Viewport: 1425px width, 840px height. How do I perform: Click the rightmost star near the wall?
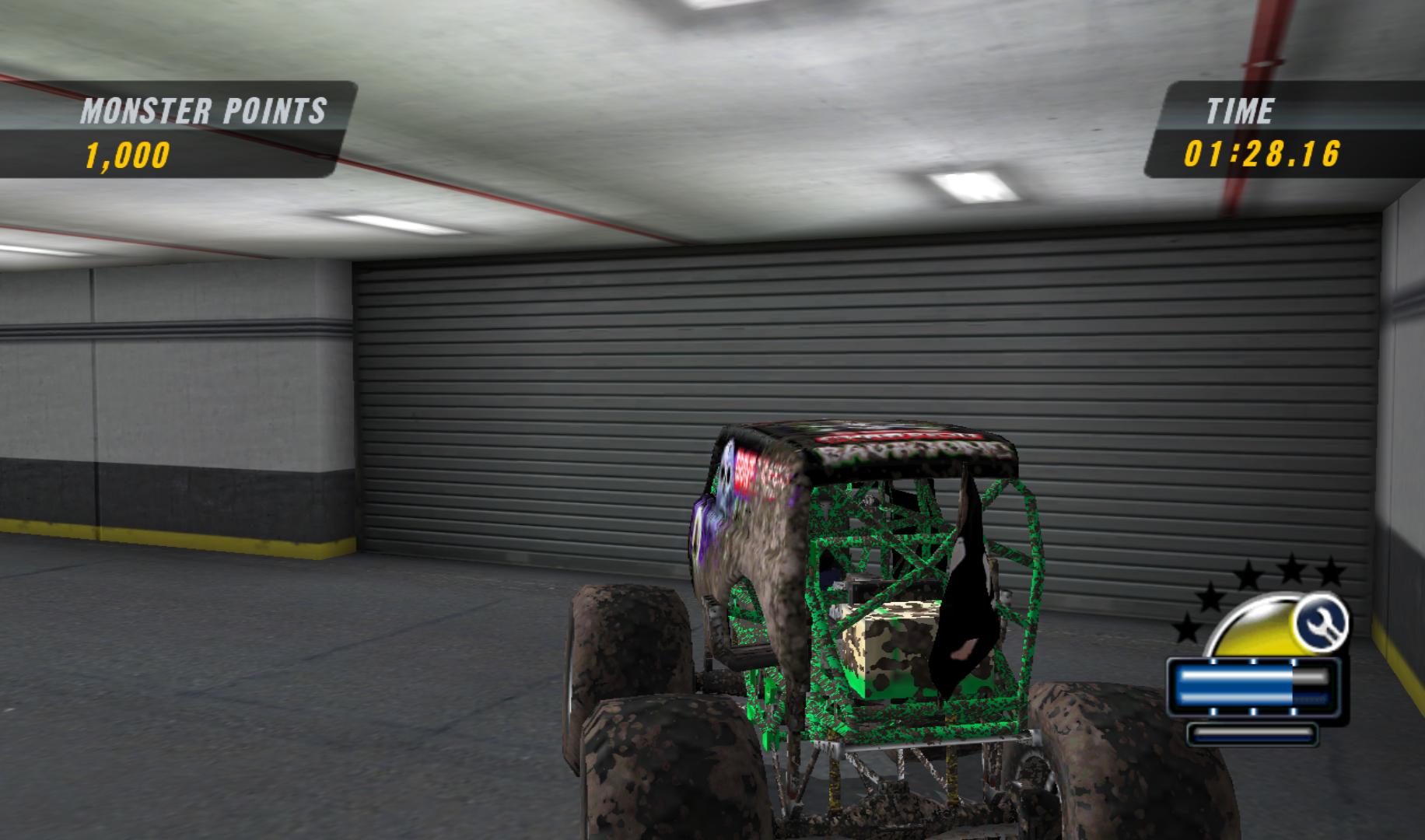[1330, 572]
